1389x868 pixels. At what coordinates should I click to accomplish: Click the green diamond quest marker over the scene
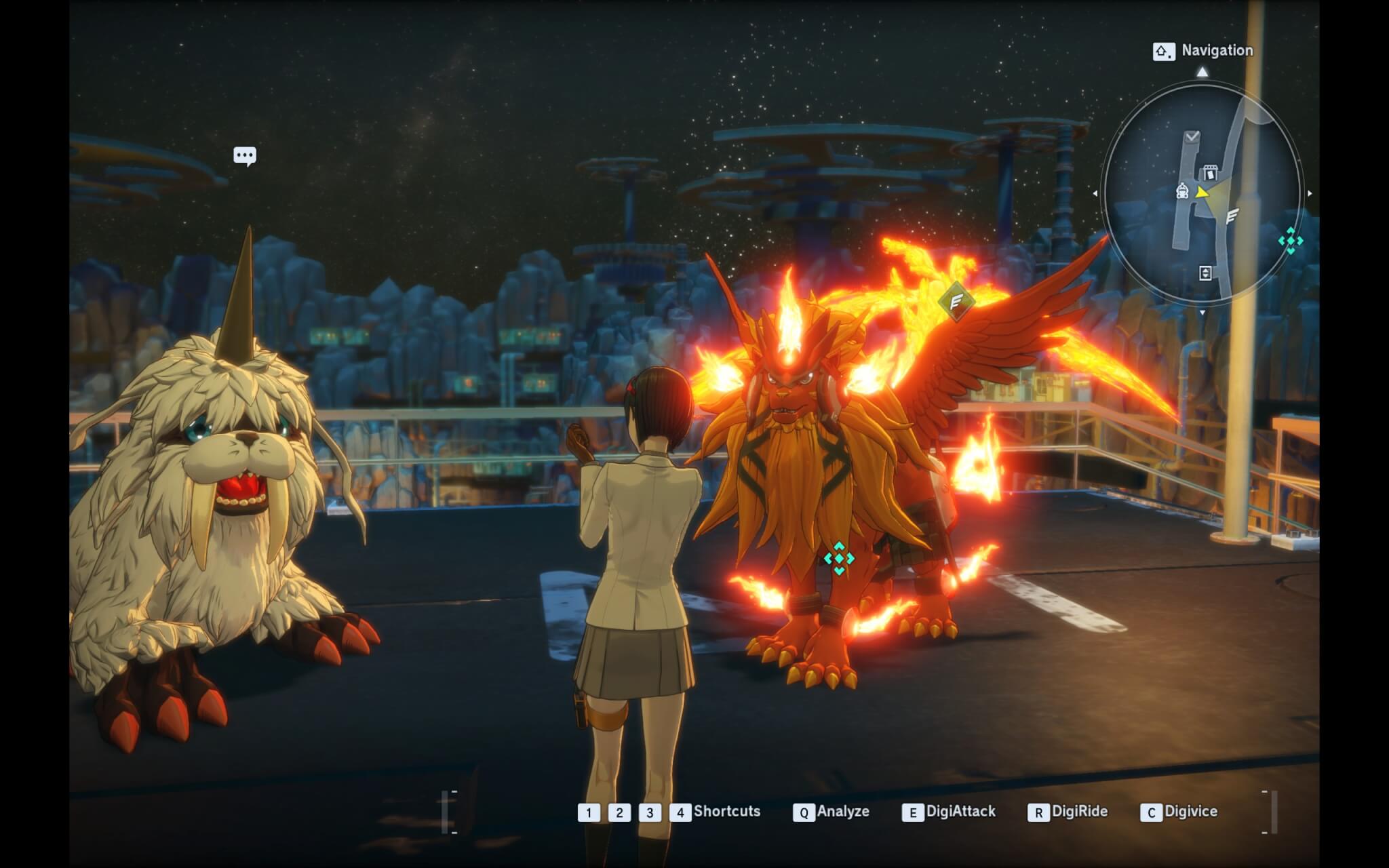click(x=956, y=302)
